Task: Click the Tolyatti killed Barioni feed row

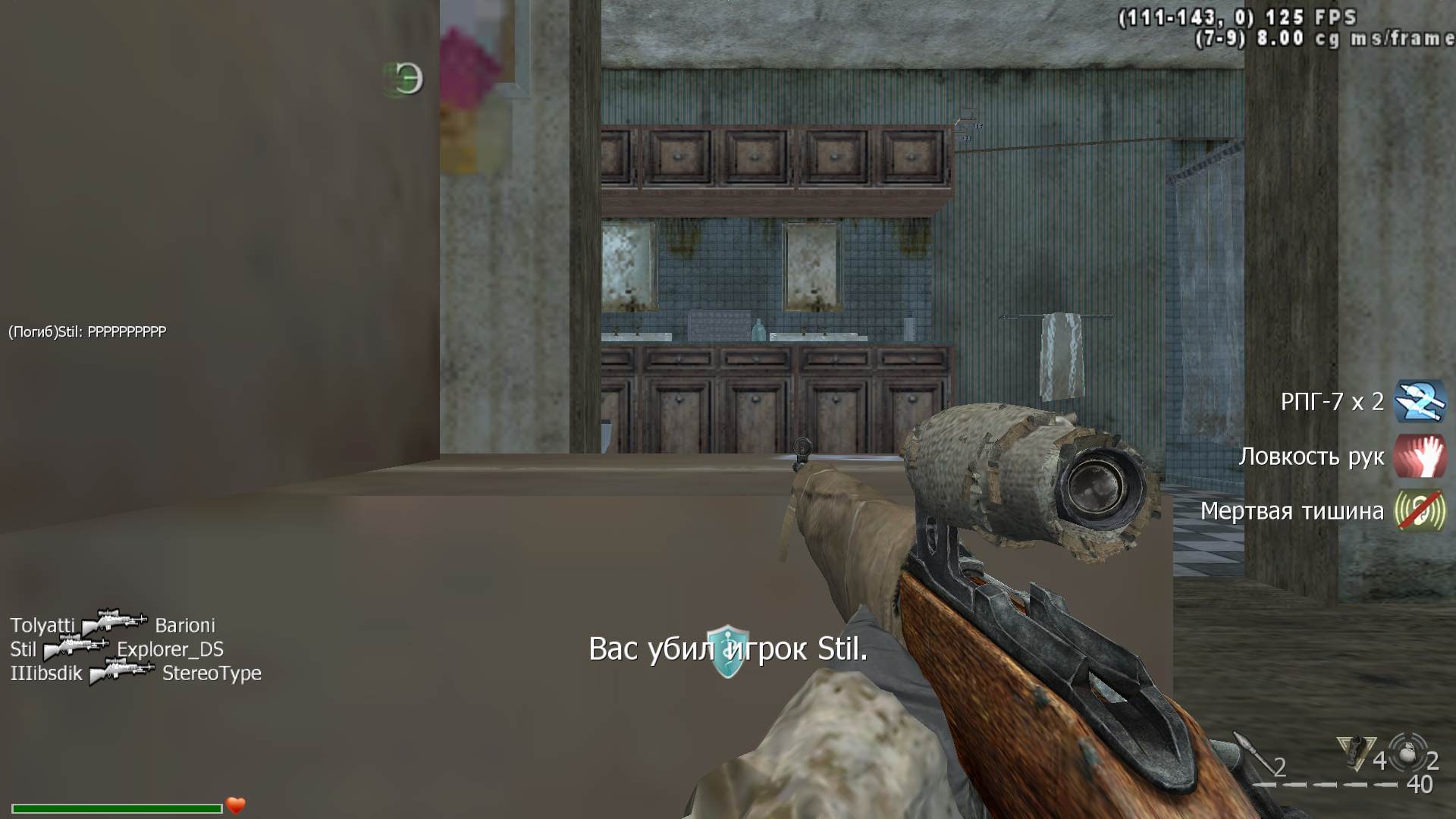Action: pyautogui.click(x=112, y=625)
